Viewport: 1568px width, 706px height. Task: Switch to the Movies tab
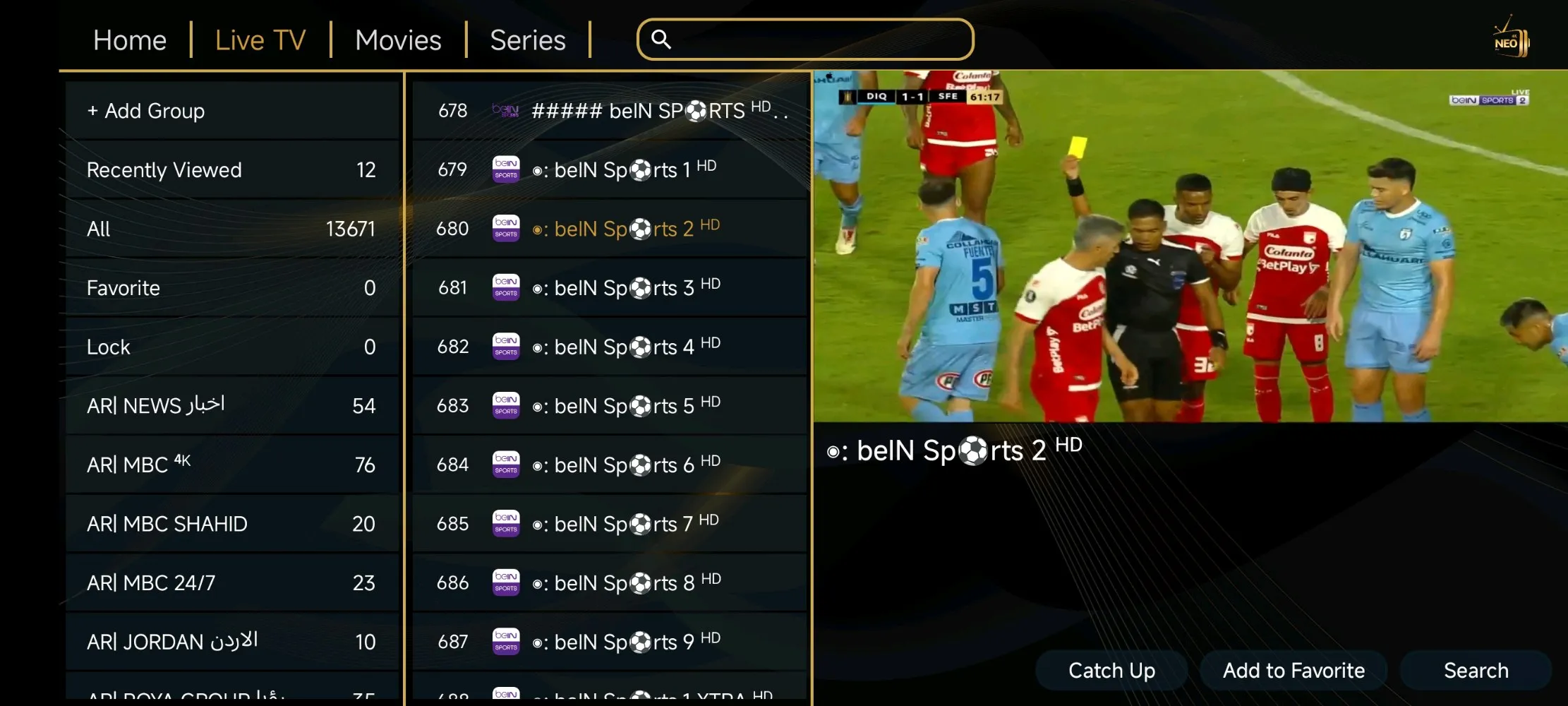tap(398, 40)
